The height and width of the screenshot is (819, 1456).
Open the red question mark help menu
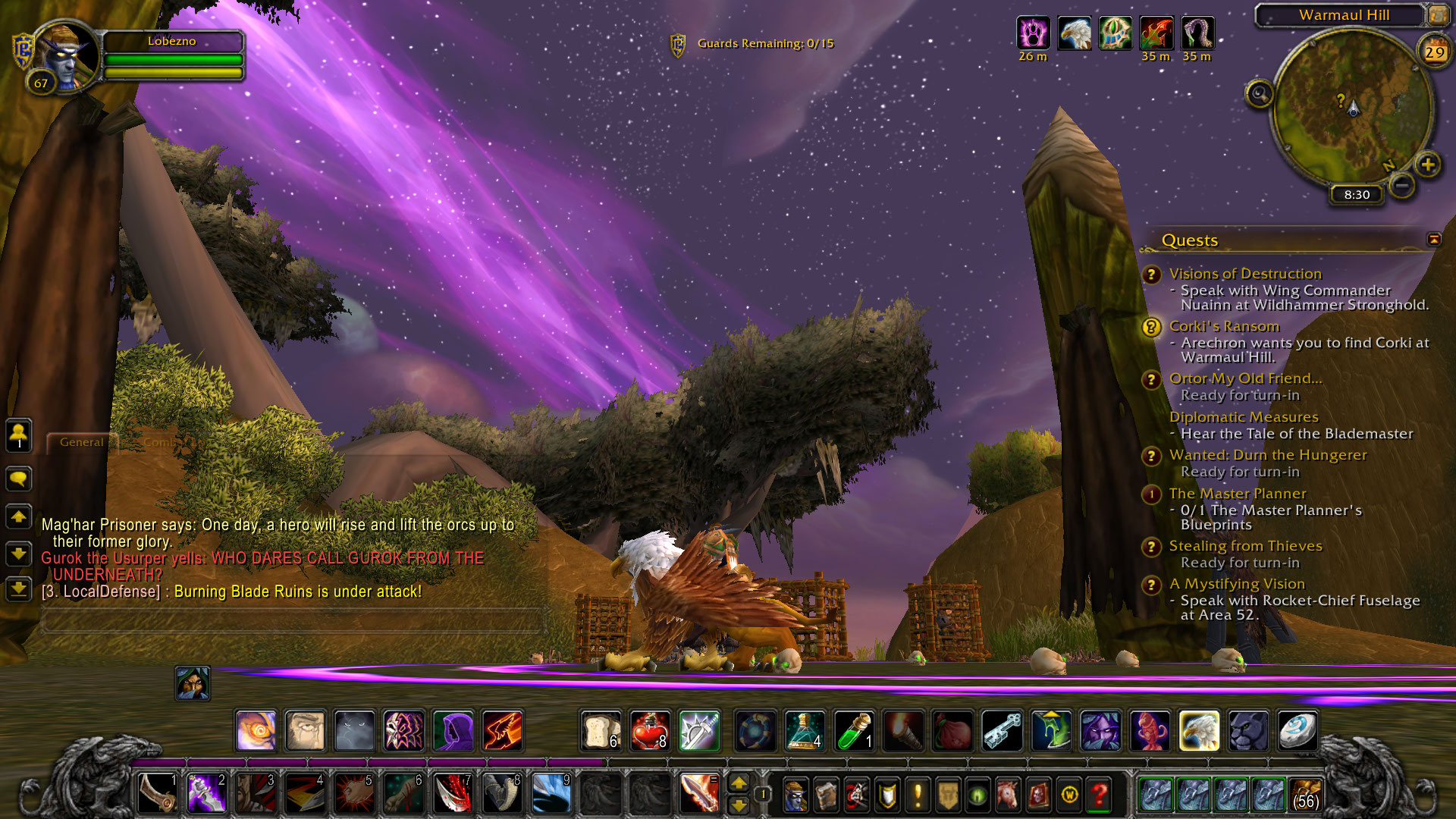[x=1100, y=795]
